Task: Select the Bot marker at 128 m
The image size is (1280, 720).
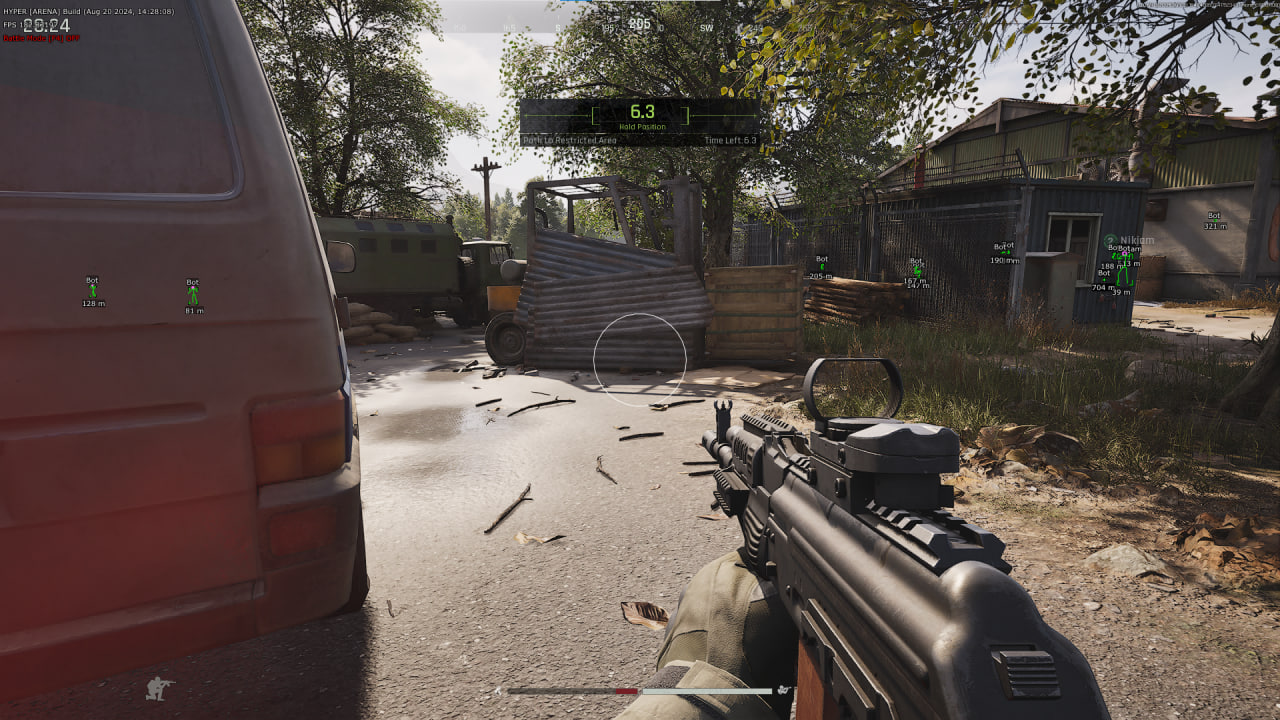Action: [93, 291]
